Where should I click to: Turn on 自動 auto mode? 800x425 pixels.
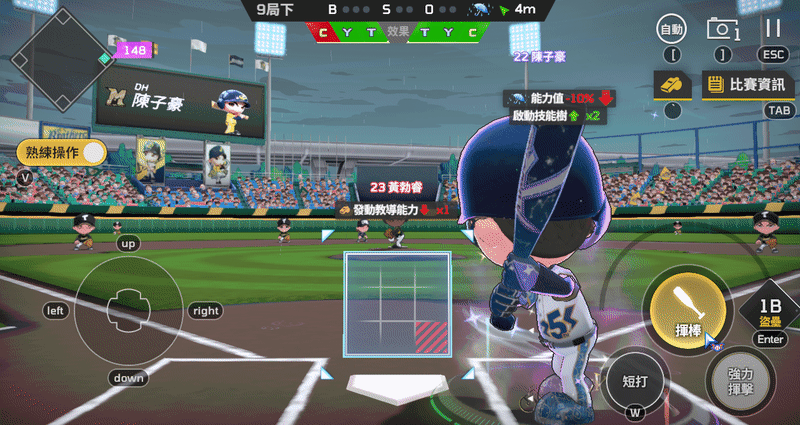(672, 30)
